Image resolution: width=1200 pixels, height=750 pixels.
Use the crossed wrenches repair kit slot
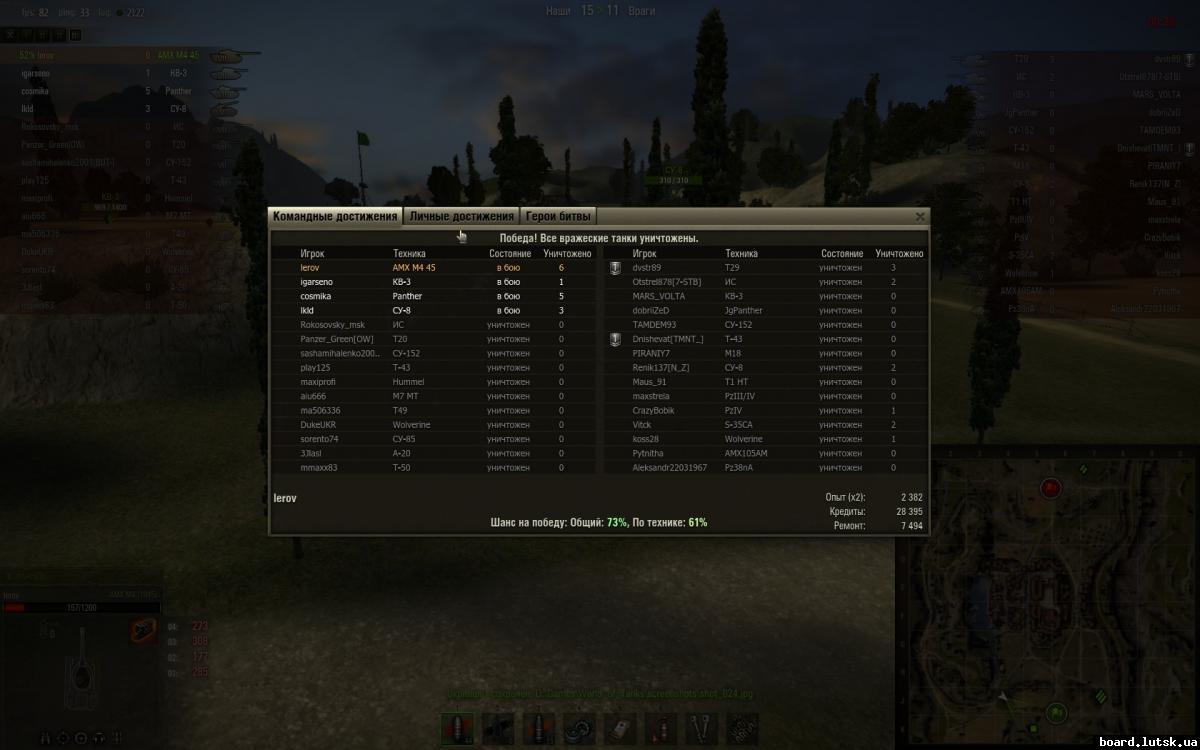pos(699,730)
